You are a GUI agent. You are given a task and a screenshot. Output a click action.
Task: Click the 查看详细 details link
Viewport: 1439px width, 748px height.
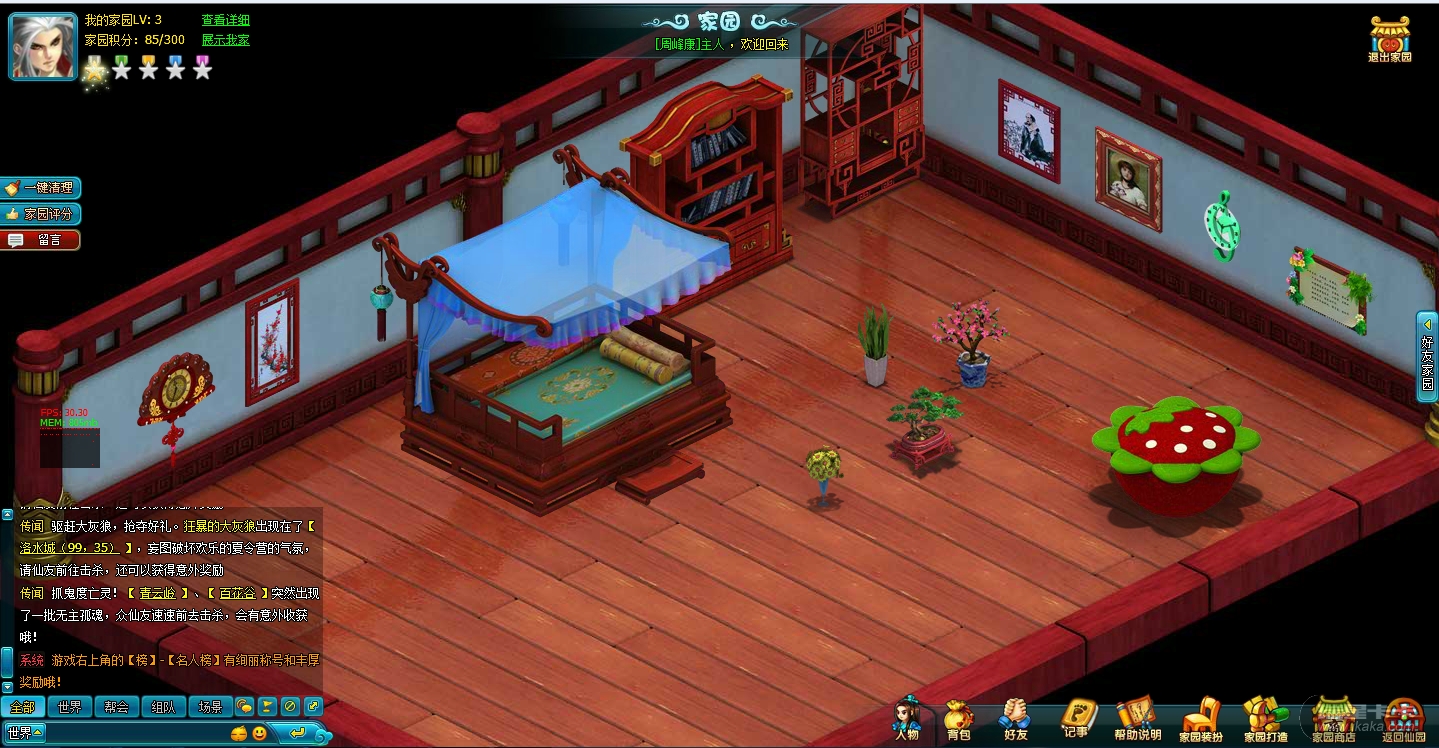pos(226,20)
